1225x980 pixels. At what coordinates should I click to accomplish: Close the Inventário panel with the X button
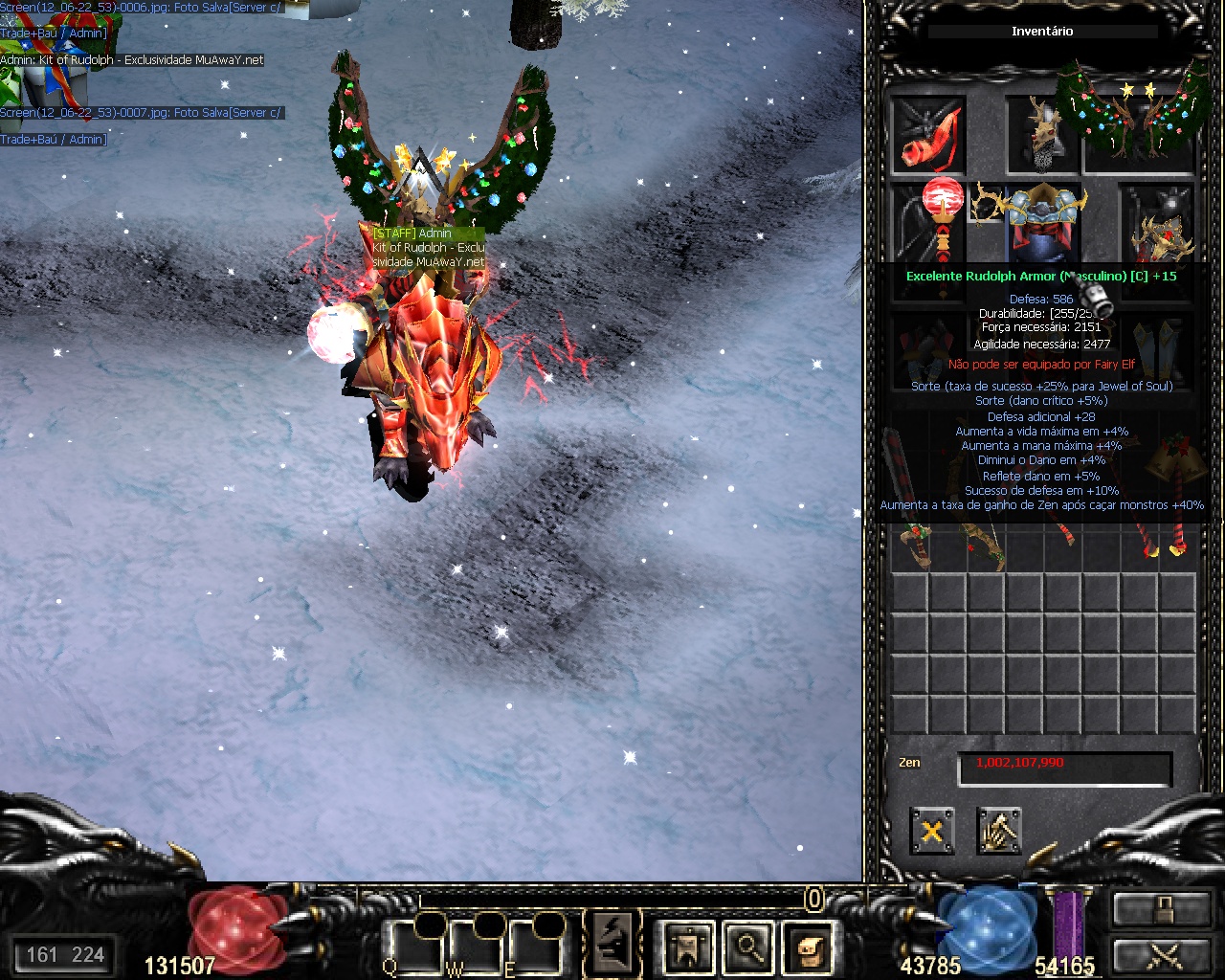(931, 831)
